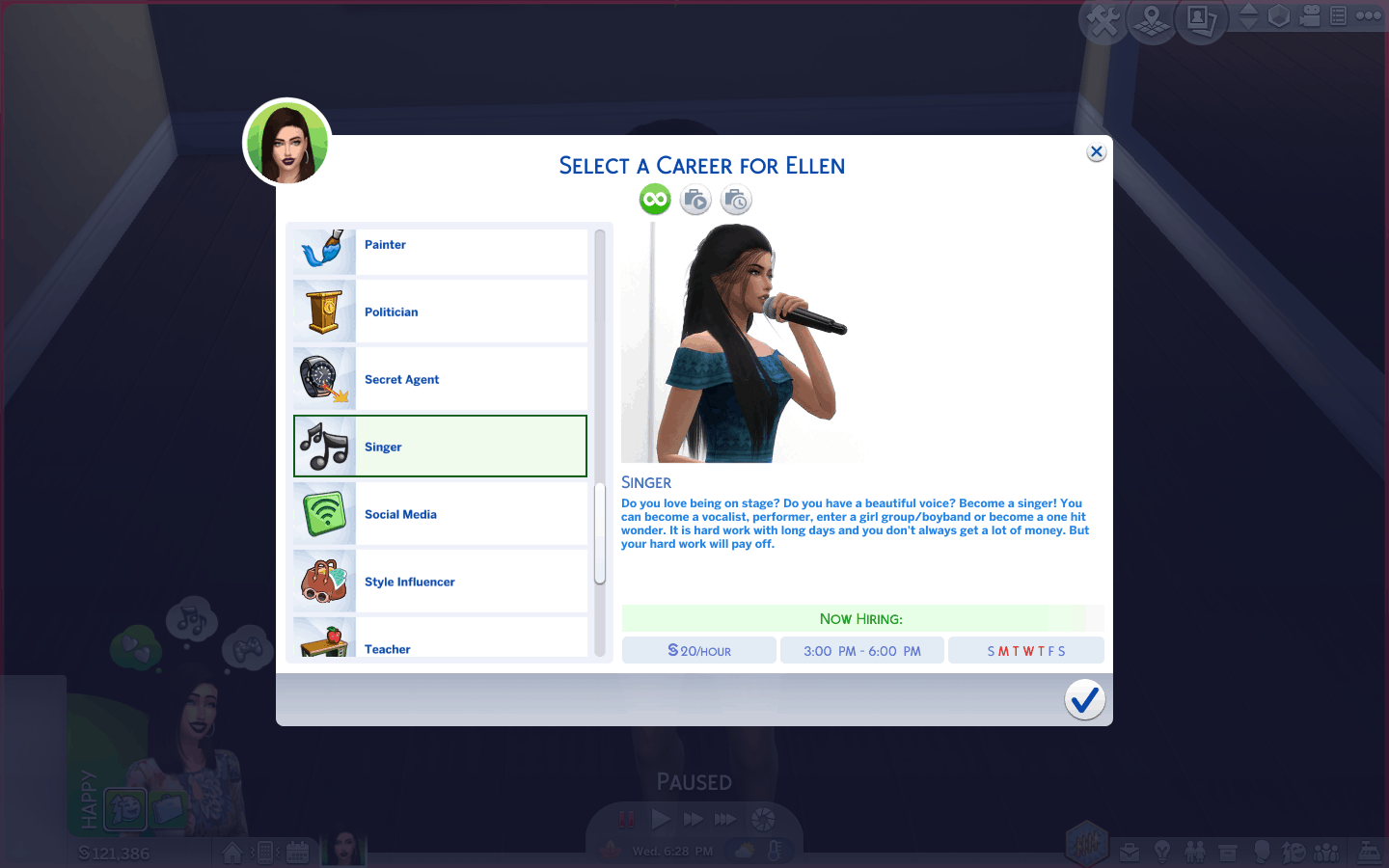Confirm career with the blue checkmark button
This screenshot has height=868, width=1389.
pos(1084,700)
